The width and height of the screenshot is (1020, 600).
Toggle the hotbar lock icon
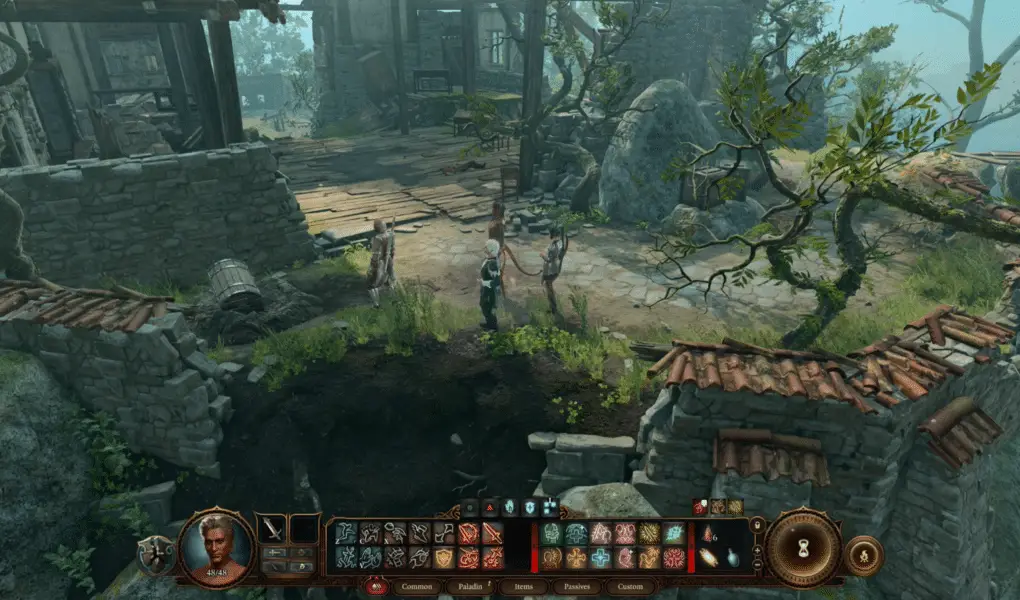coord(757,526)
